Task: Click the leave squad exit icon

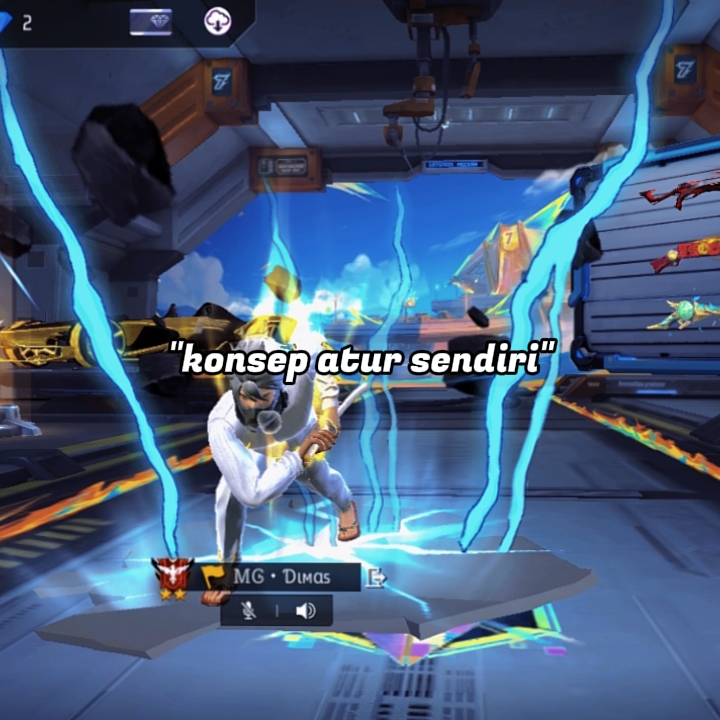Action: (376, 577)
